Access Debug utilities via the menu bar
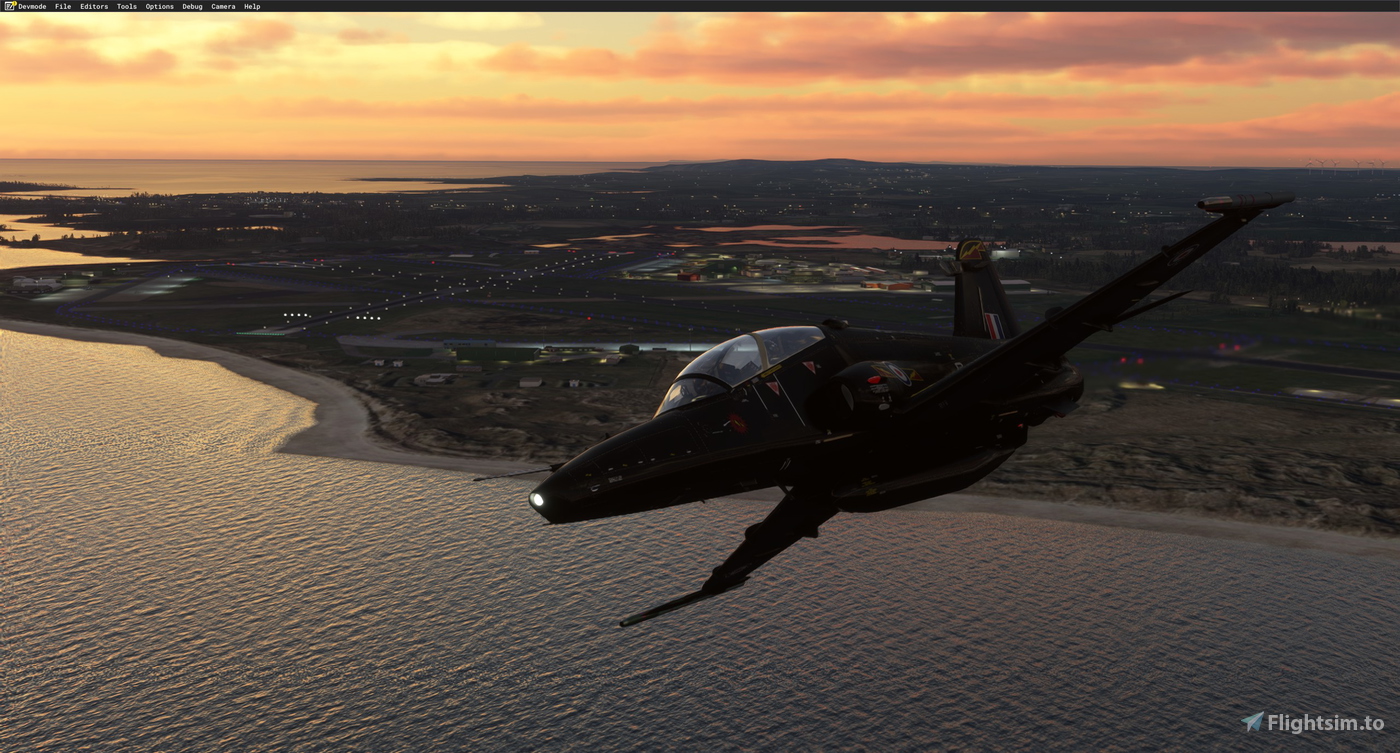Image resolution: width=1400 pixels, height=753 pixels. pos(191,6)
